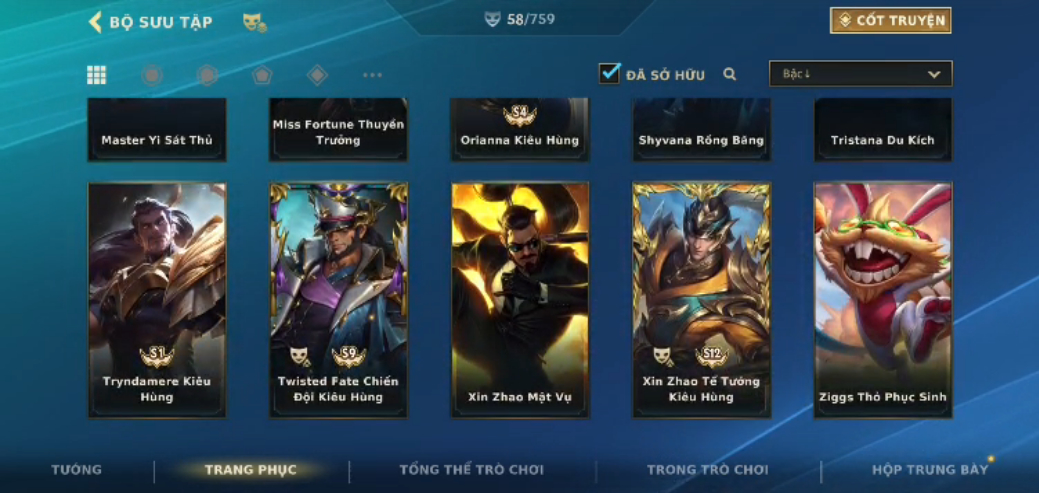The width and height of the screenshot is (1039, 493).
Task: Select the grid view filter icon
Action: [97, 75]
